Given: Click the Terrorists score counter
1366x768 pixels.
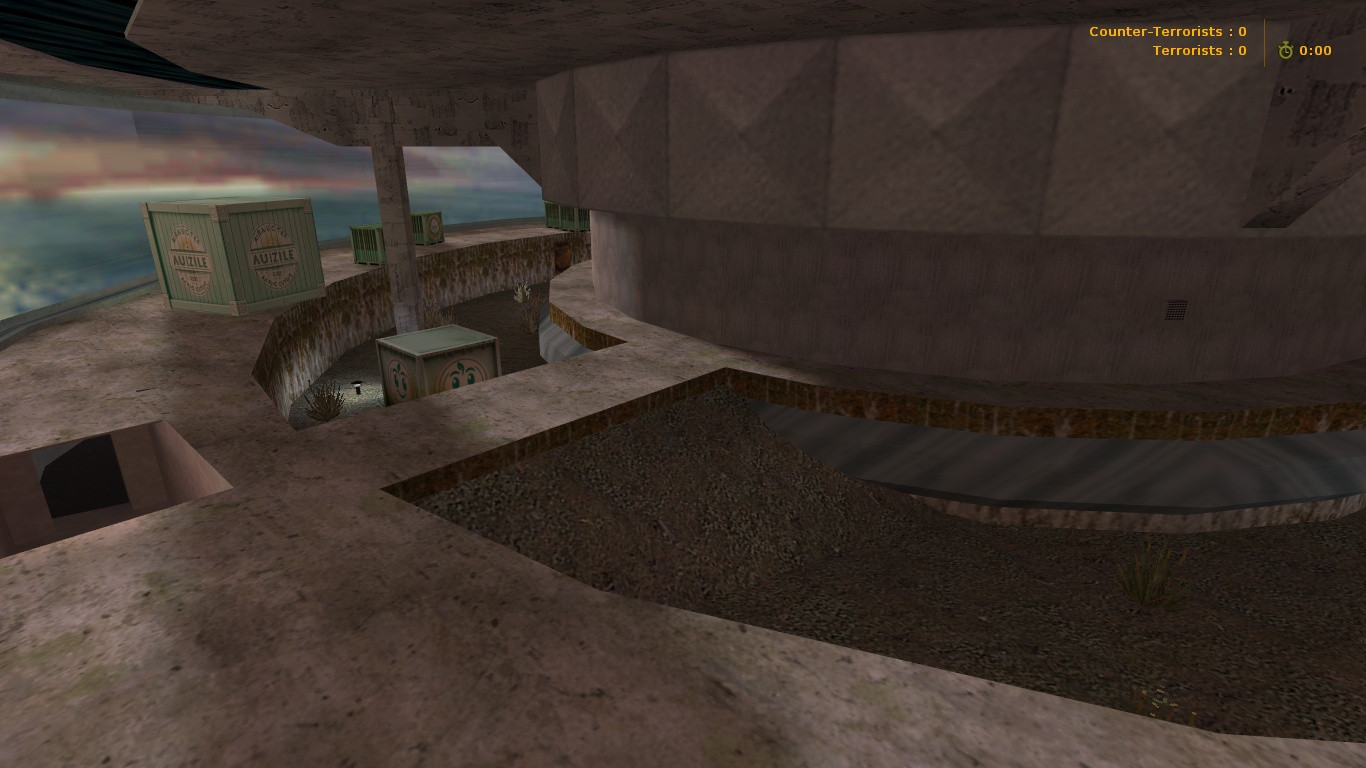Looking at the screenshot, I should (x=1199, y=50).
